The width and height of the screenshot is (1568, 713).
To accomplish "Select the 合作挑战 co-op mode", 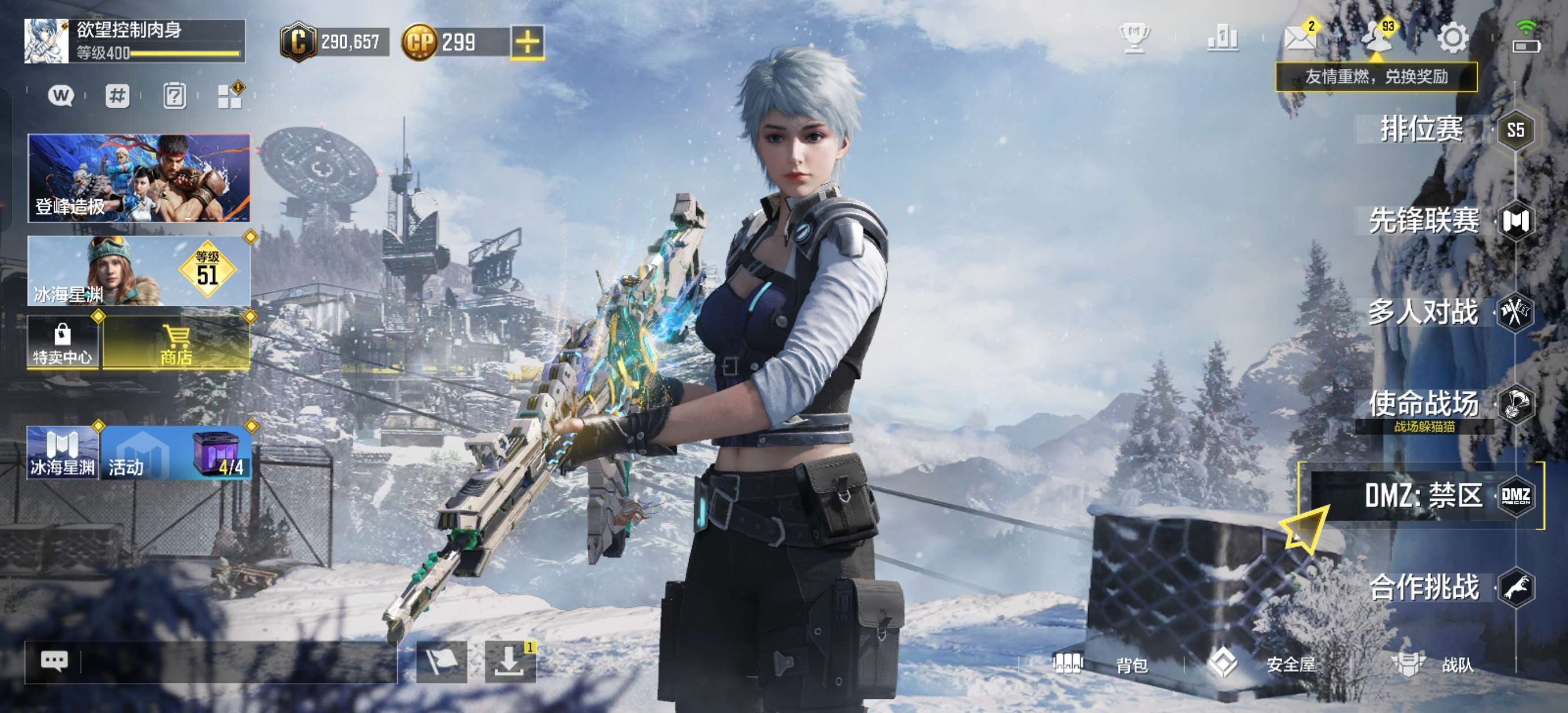I will click(x=1424, y=588).
